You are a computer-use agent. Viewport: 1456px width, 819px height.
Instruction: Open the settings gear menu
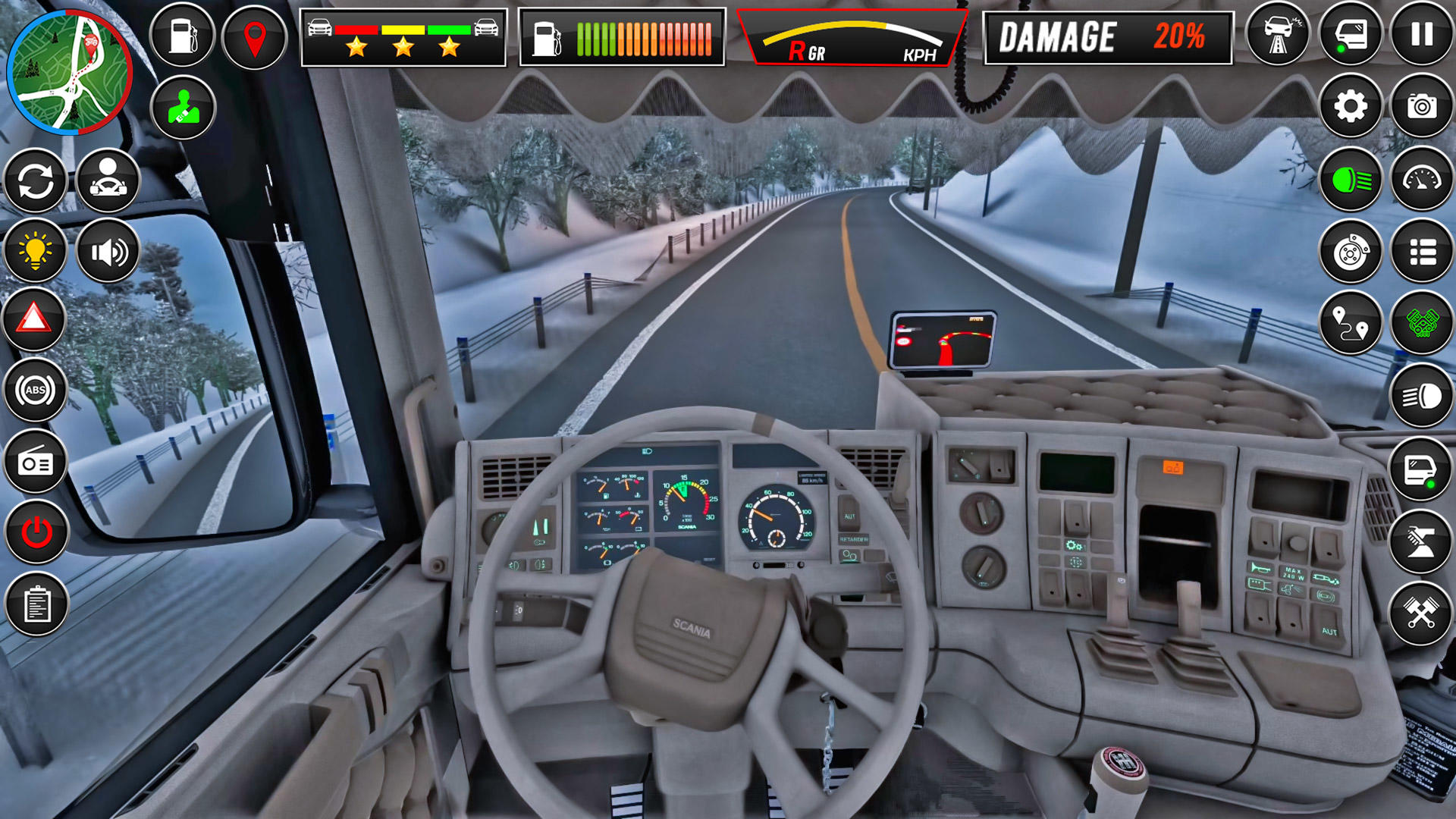(1351, 106)
